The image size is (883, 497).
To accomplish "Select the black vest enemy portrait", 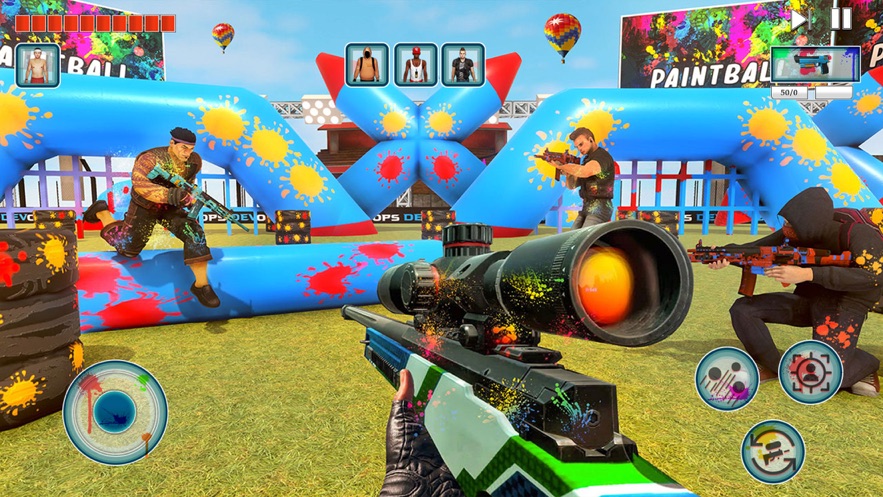I will pyautogui.click(x=463, y=65).
